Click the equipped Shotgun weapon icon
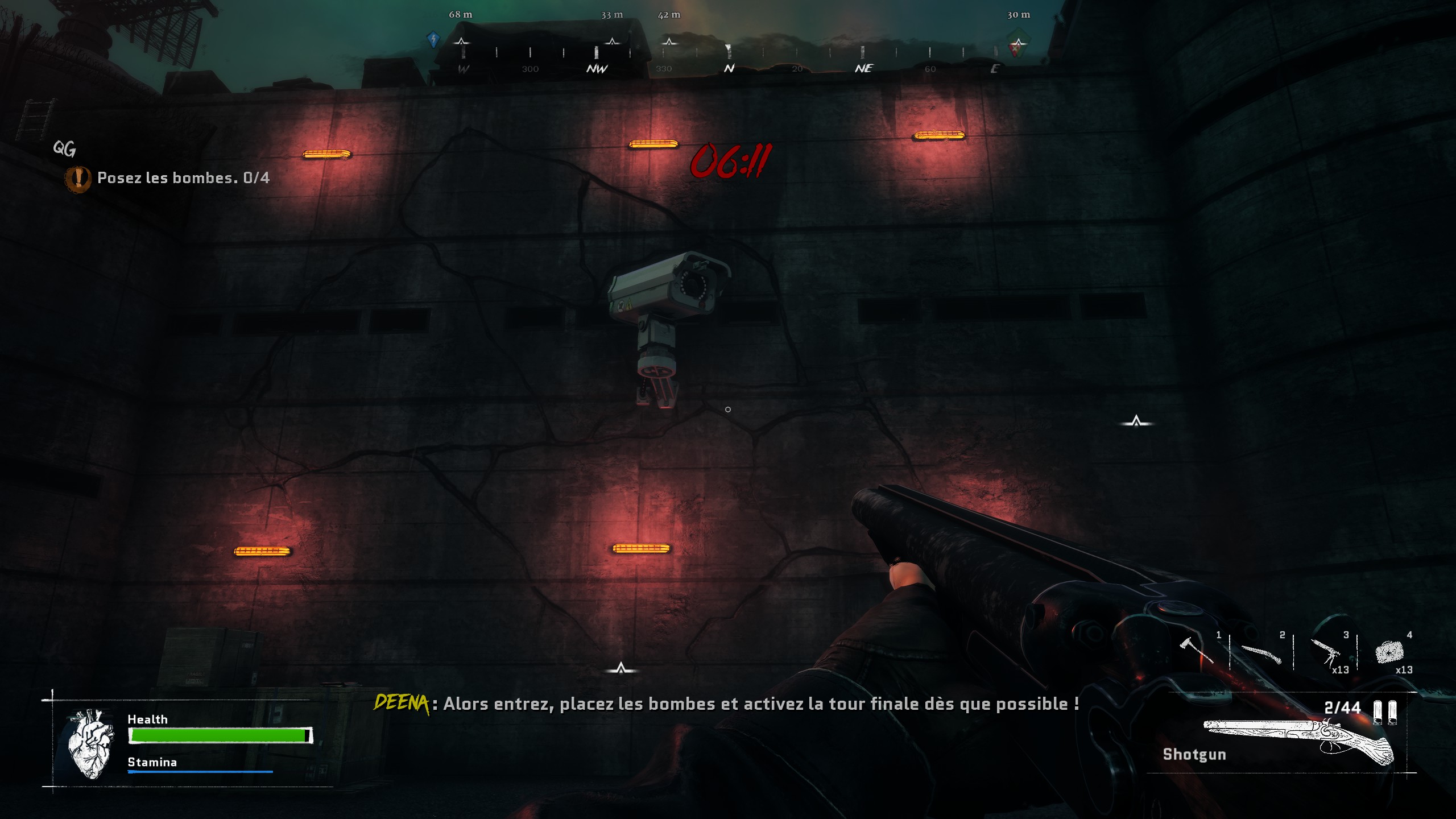 pos(1298,741)
